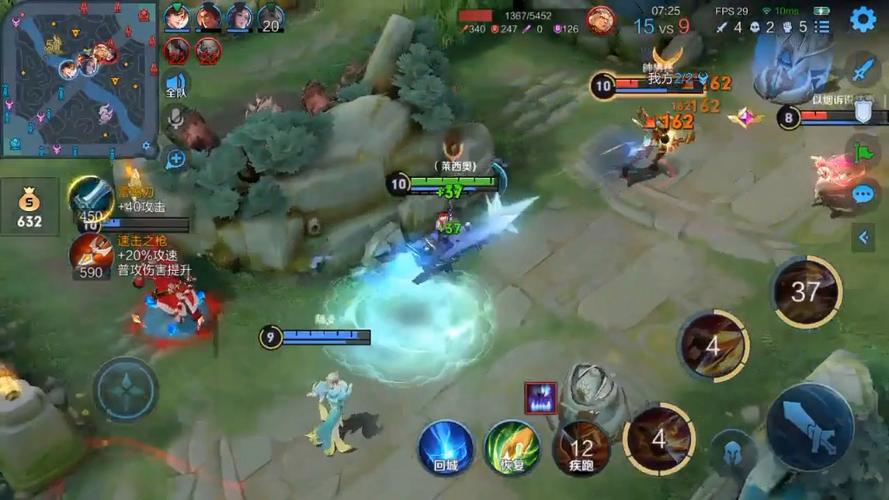
Task: Use the 恢复 heal ability
Action: [x=512, y=446]
